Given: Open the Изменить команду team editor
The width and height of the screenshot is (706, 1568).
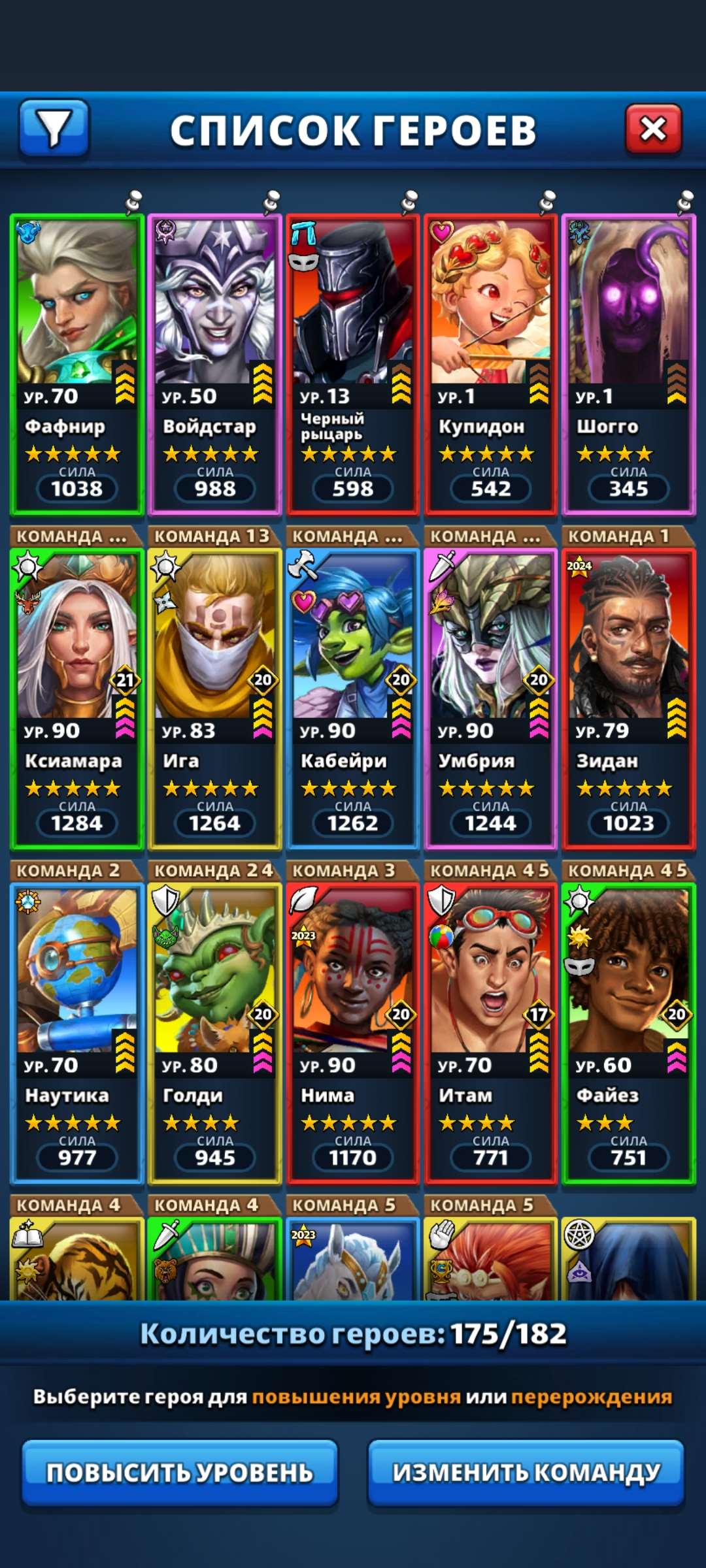Looking at the screenshot, I should 526,1473.
